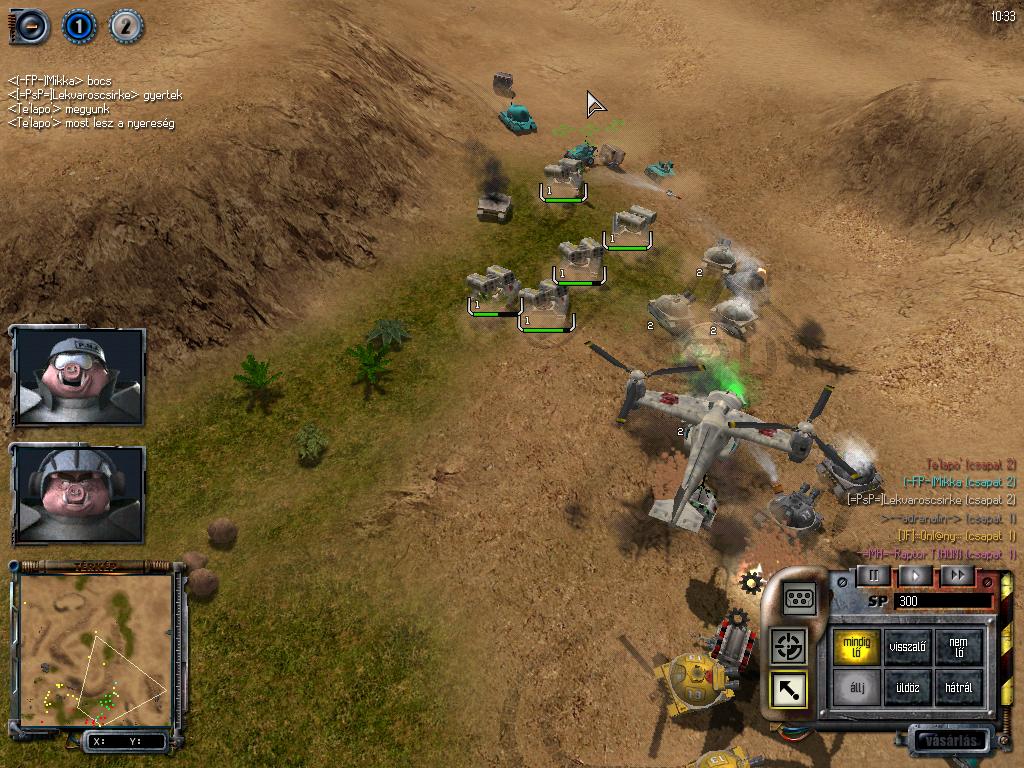Set fire mode to 'mindig lő'
The height and width of the screenshot is (768, 1024).
856,646
